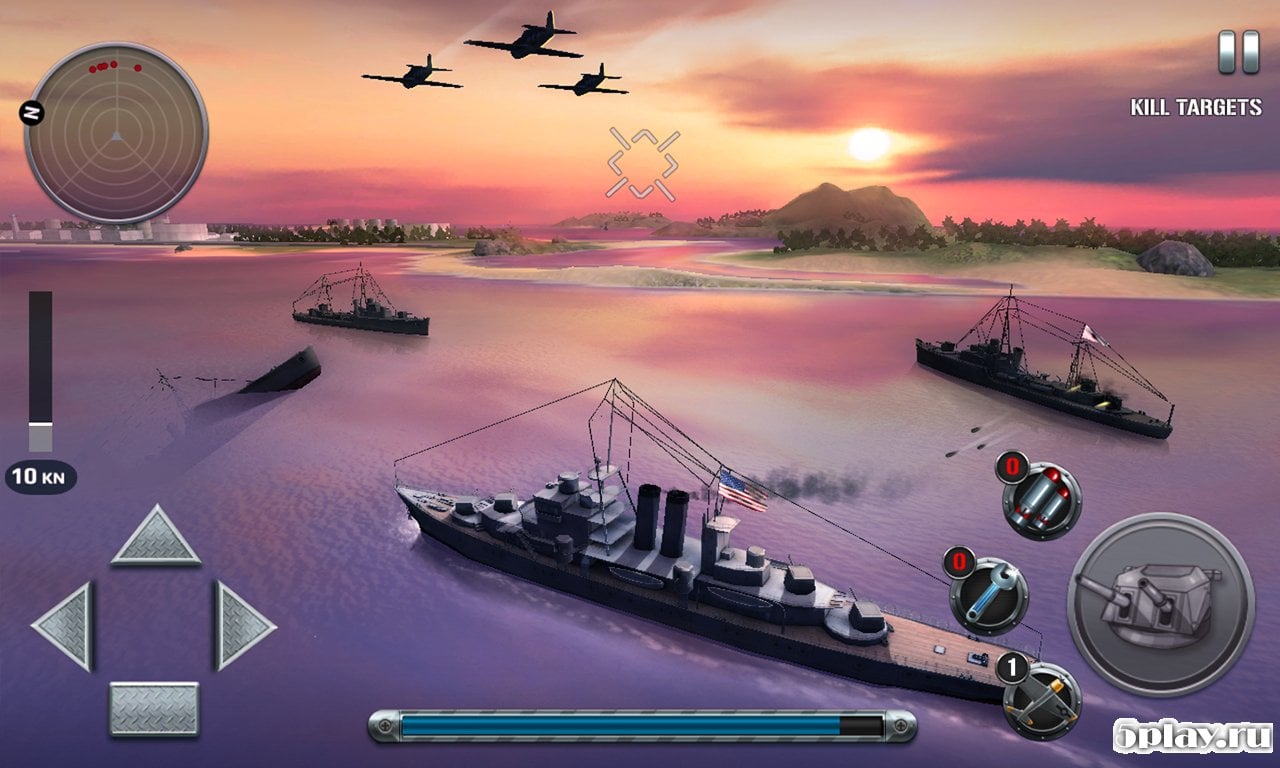
Task: Pause the game
Action: click(x=1238, y=52)
